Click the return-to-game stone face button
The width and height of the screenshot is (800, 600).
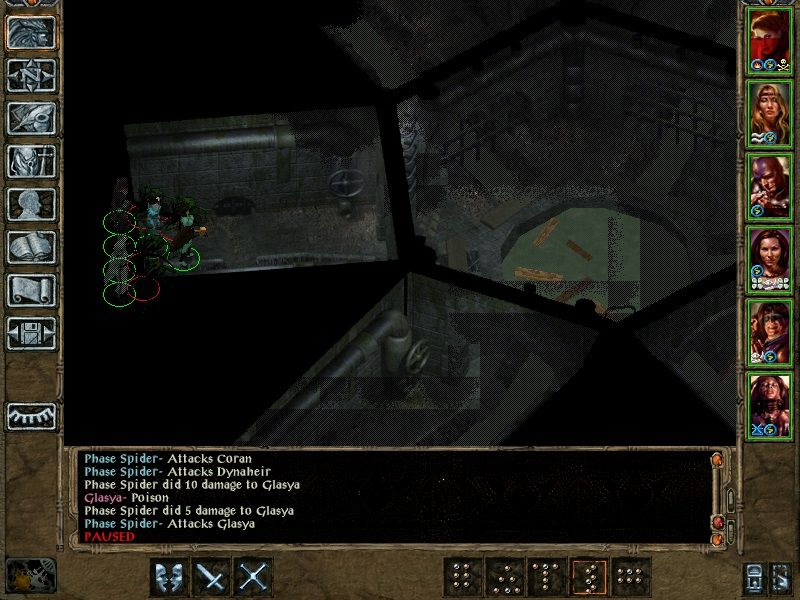(31, 32)
